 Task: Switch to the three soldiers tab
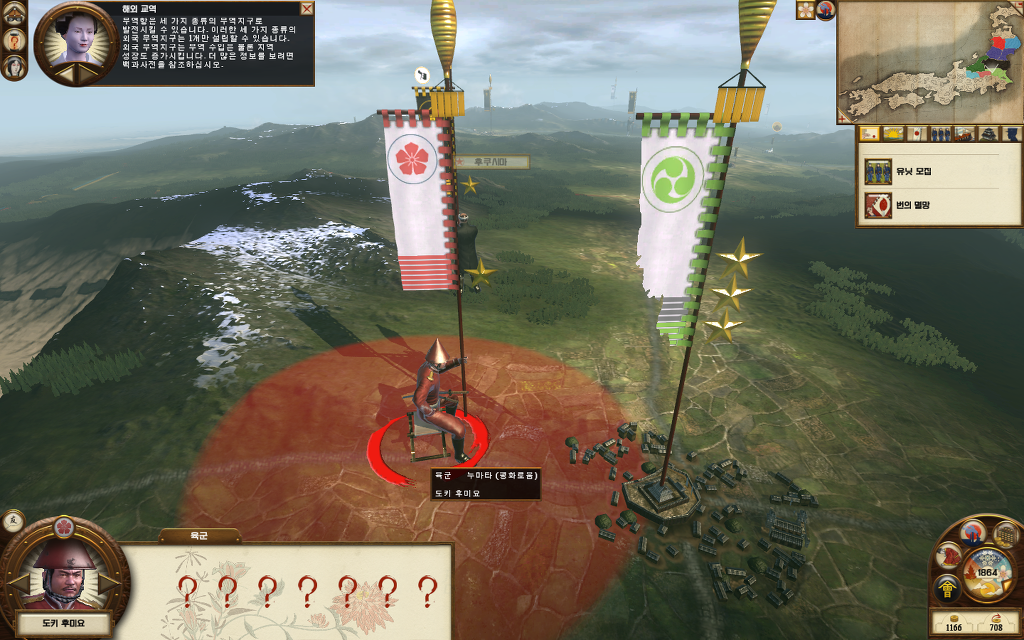(x=940, y=134)
